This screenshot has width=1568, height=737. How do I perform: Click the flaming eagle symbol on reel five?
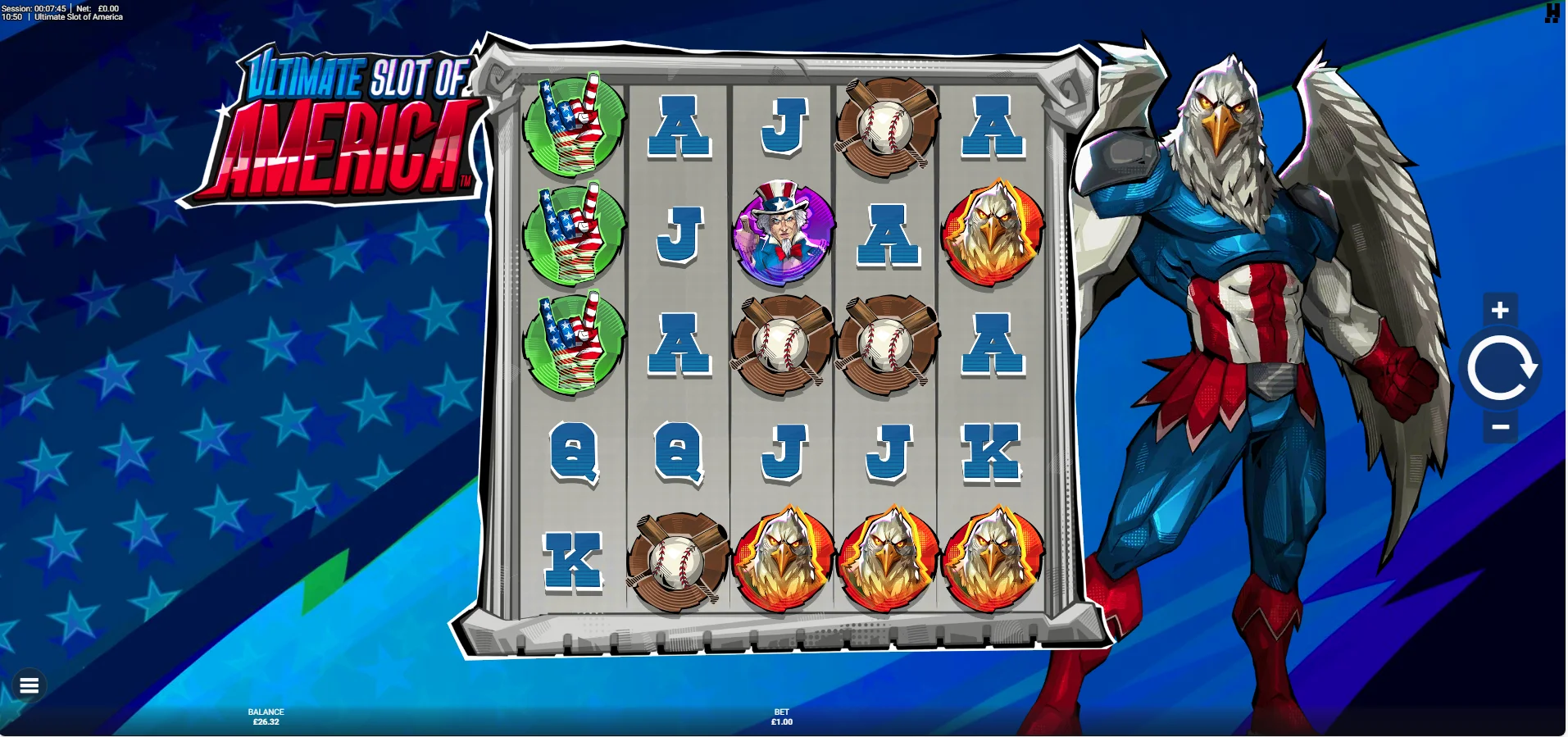pos(993,232)
